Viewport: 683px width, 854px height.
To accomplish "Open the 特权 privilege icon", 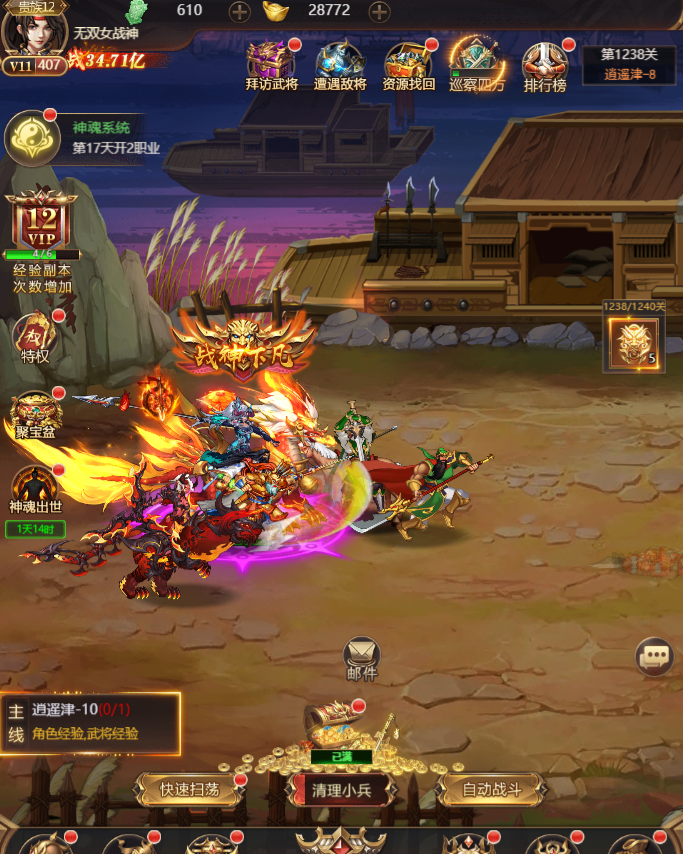I will [x=35, y=338].
